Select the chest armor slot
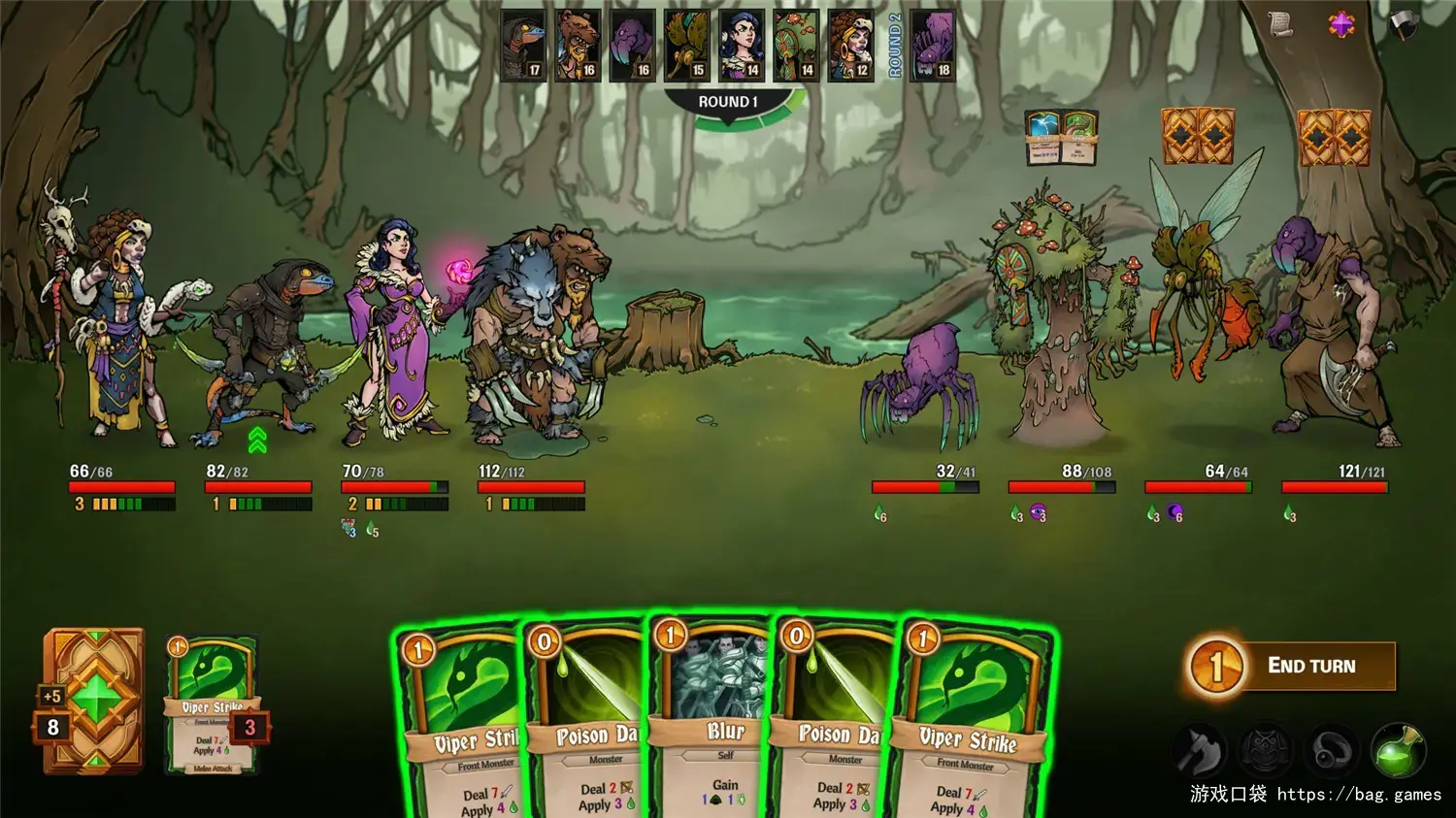 1266,750
